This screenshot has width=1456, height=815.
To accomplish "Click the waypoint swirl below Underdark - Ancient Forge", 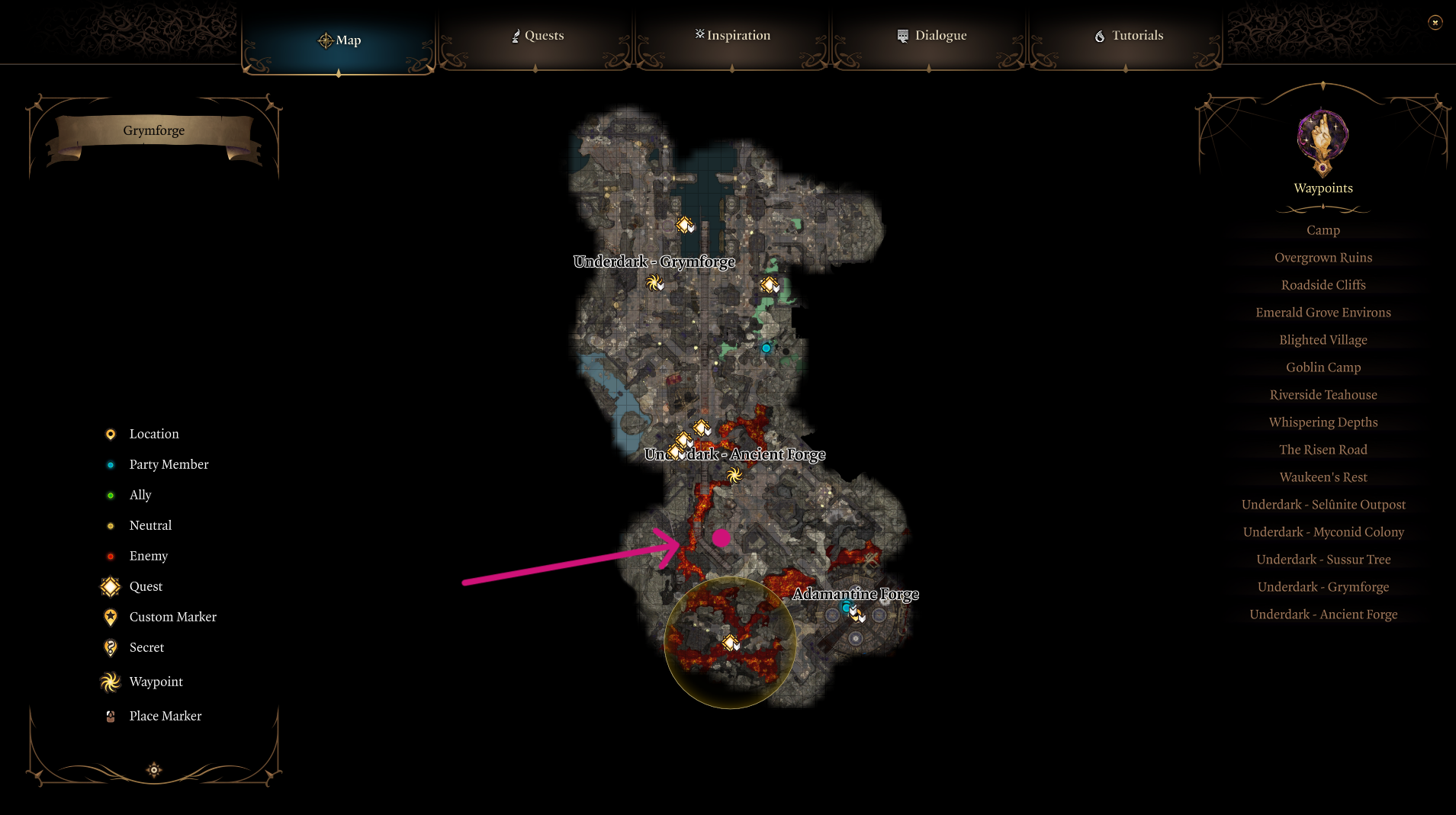I will (x=734, y=476).
